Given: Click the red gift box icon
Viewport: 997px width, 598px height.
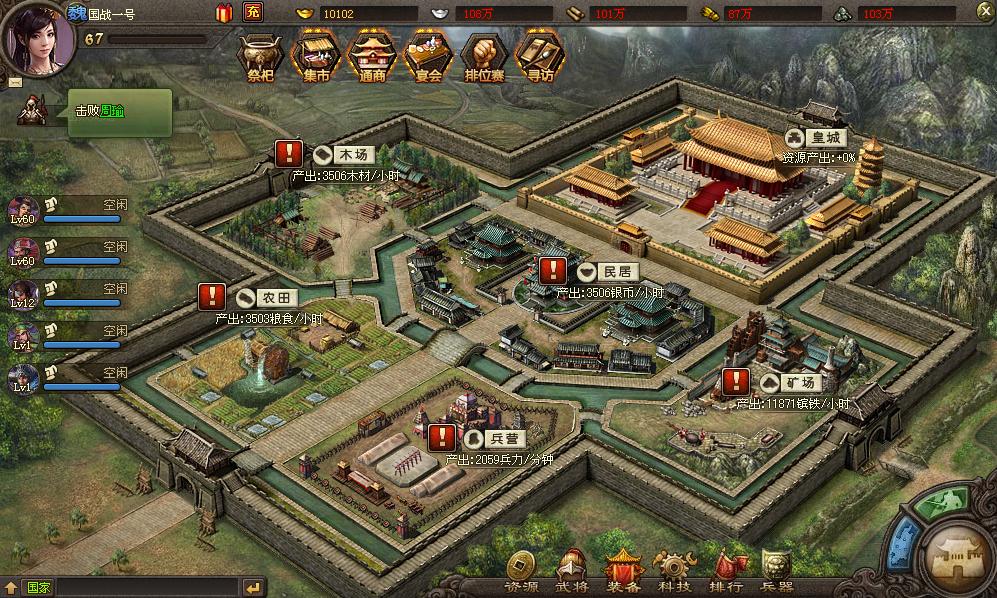Looking at the screenshot, I should point(223,13).
